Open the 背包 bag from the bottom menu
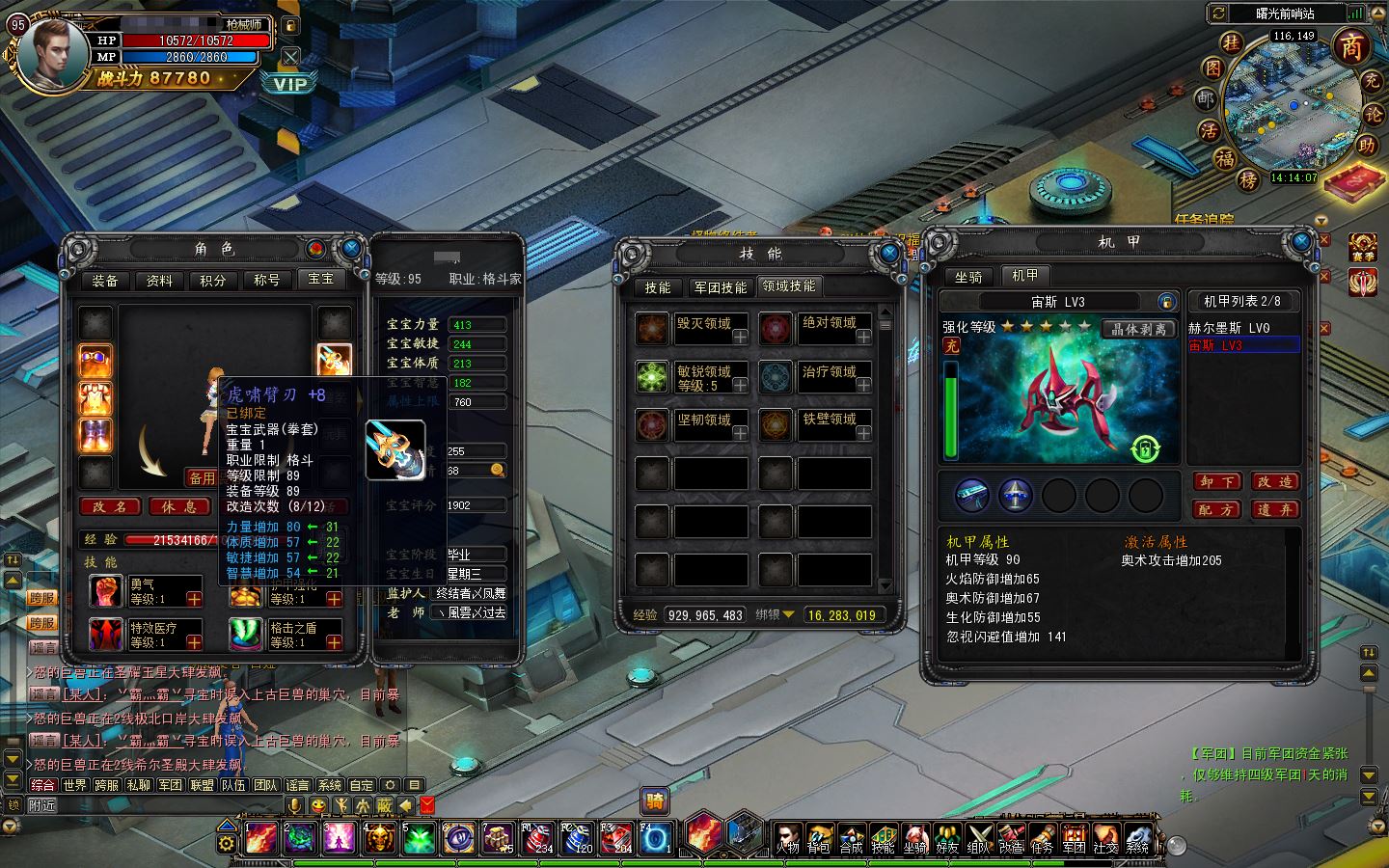1389x868 pixels. [x=819, y=838]
